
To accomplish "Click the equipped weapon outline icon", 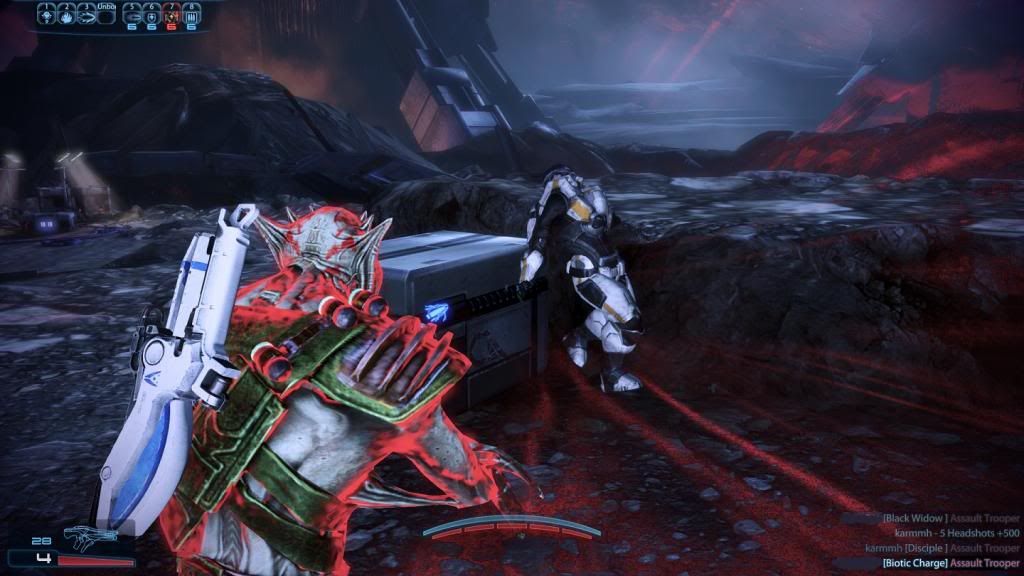I will point(91,539).
